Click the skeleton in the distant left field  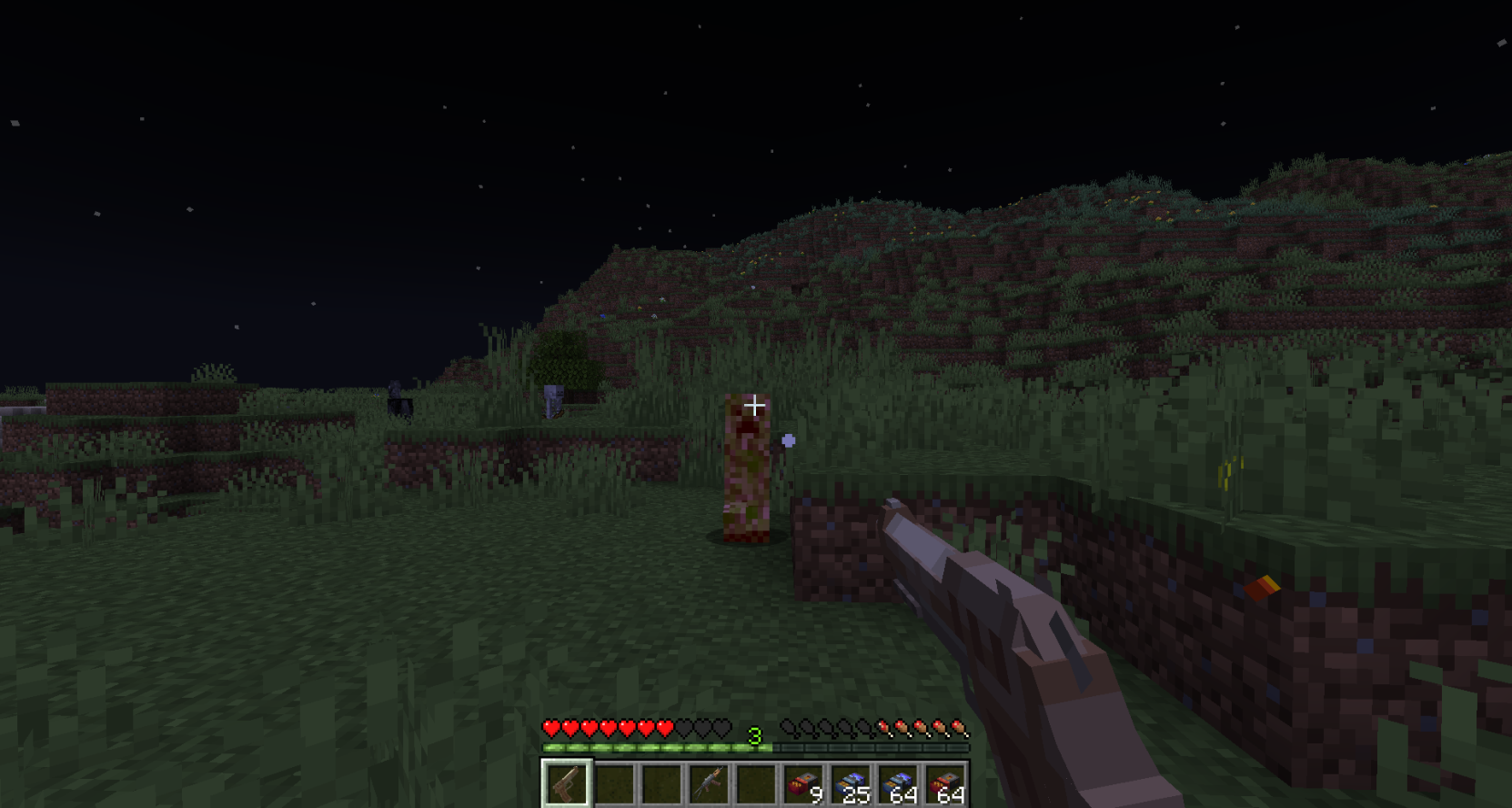click(x=553, y=400)
